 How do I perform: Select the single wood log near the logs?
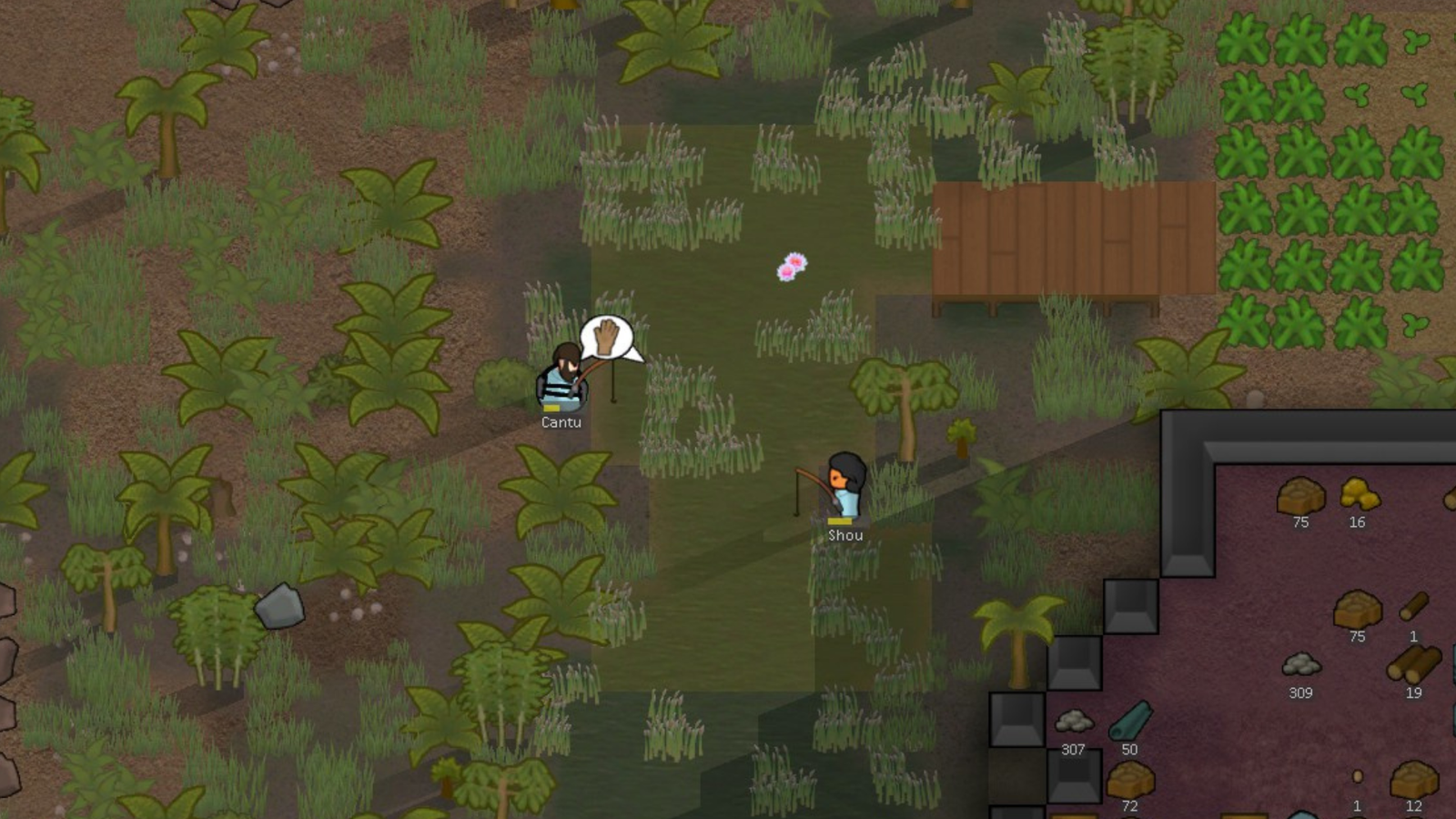[1412, 608]
